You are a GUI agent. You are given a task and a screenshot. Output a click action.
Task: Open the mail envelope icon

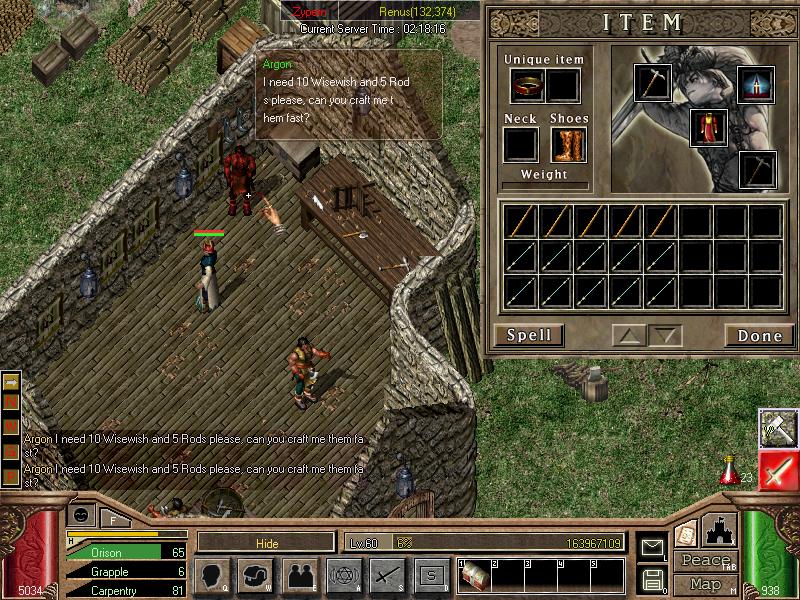pyautogui.click(x=653, y=546)
